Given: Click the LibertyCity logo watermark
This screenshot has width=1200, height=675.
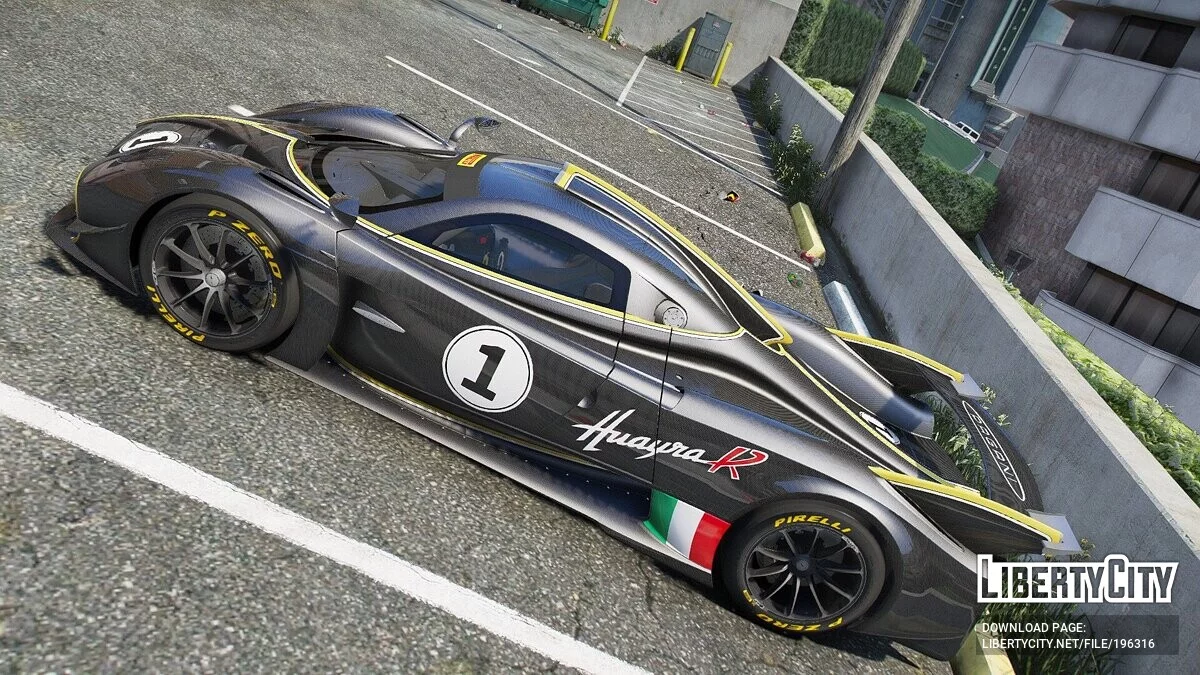Looking at the screenshot, I should click(1077, 579).
